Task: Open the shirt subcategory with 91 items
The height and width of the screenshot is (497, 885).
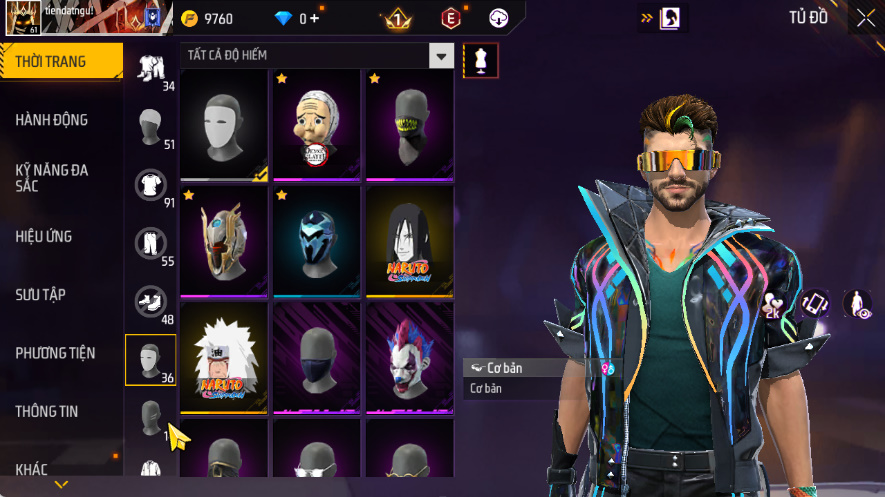Action: point(150,185)
